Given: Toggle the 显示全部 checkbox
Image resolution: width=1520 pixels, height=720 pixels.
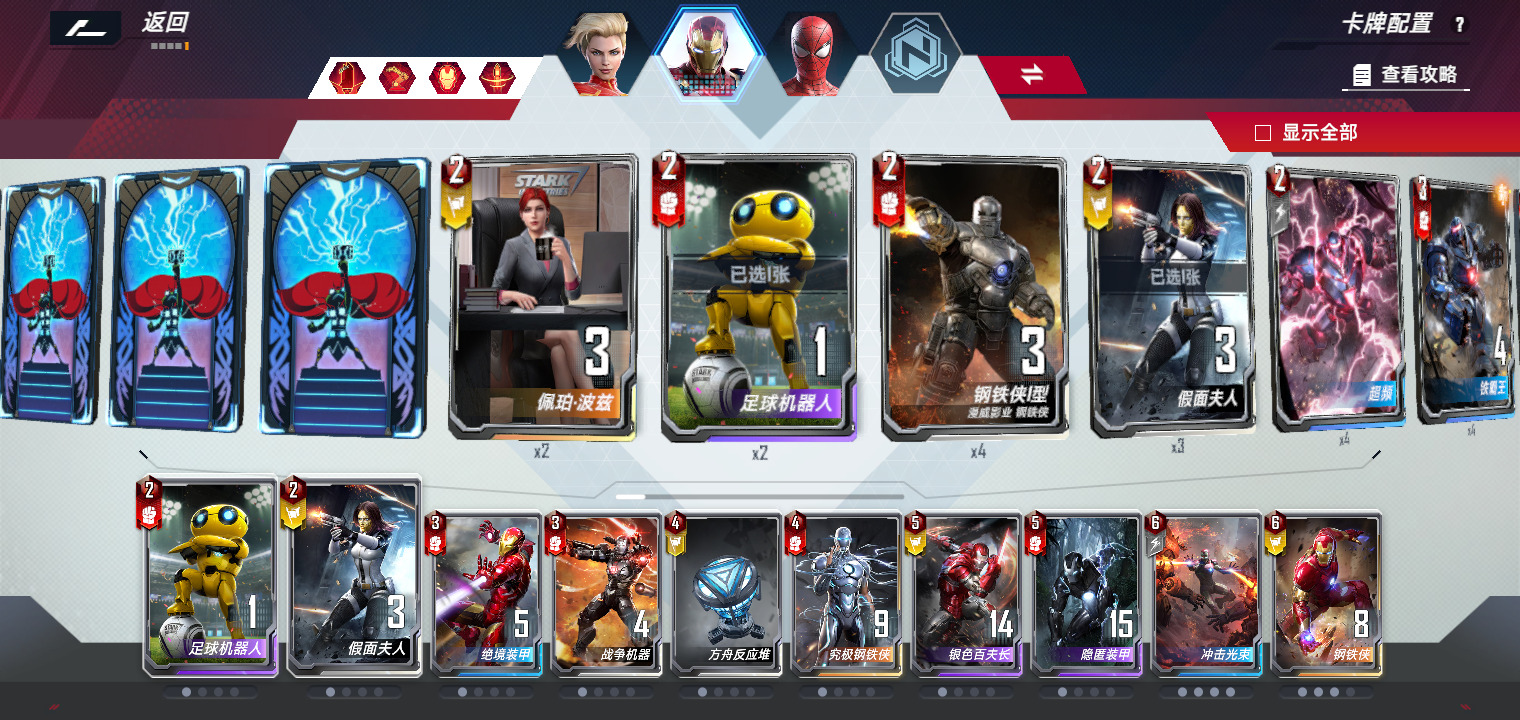Looking at the screenshot, I should tap(1263, 133).
